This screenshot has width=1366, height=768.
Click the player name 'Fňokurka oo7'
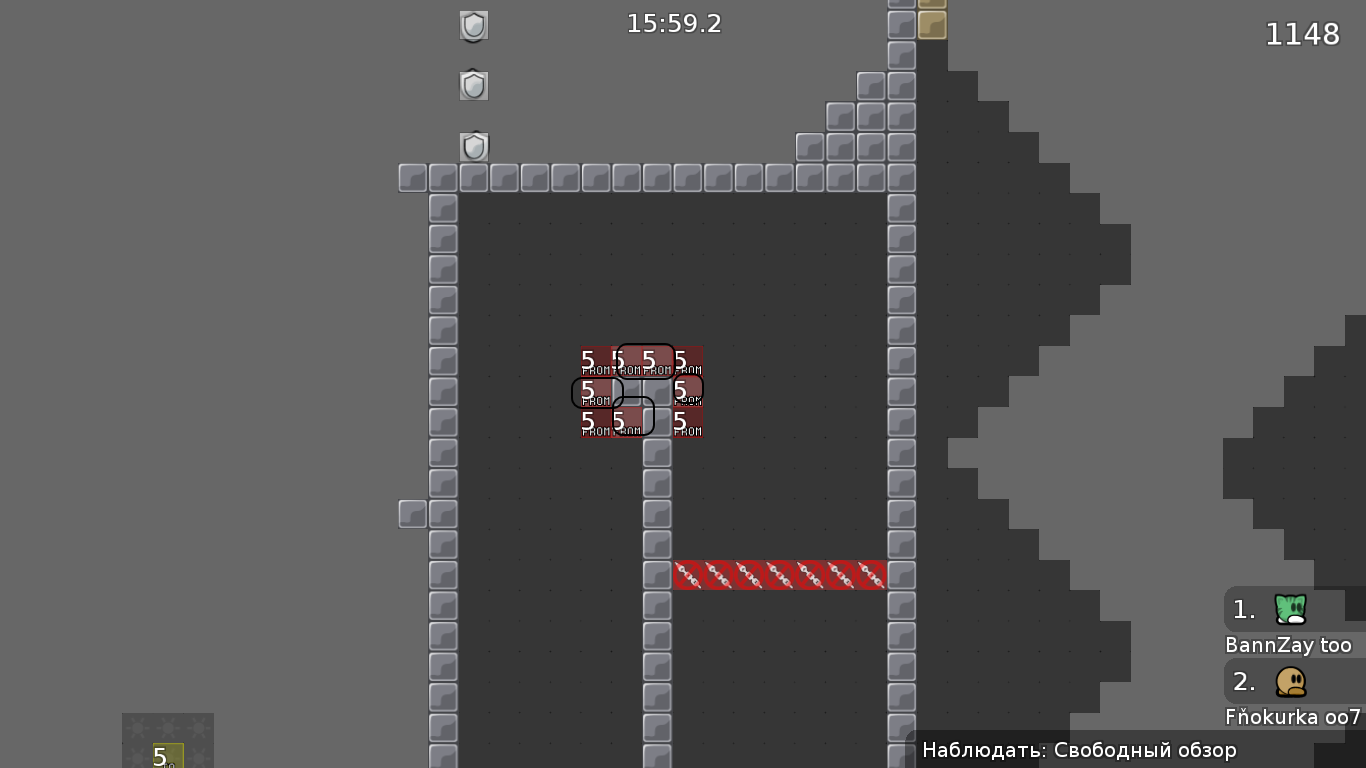click(1290, 717)
